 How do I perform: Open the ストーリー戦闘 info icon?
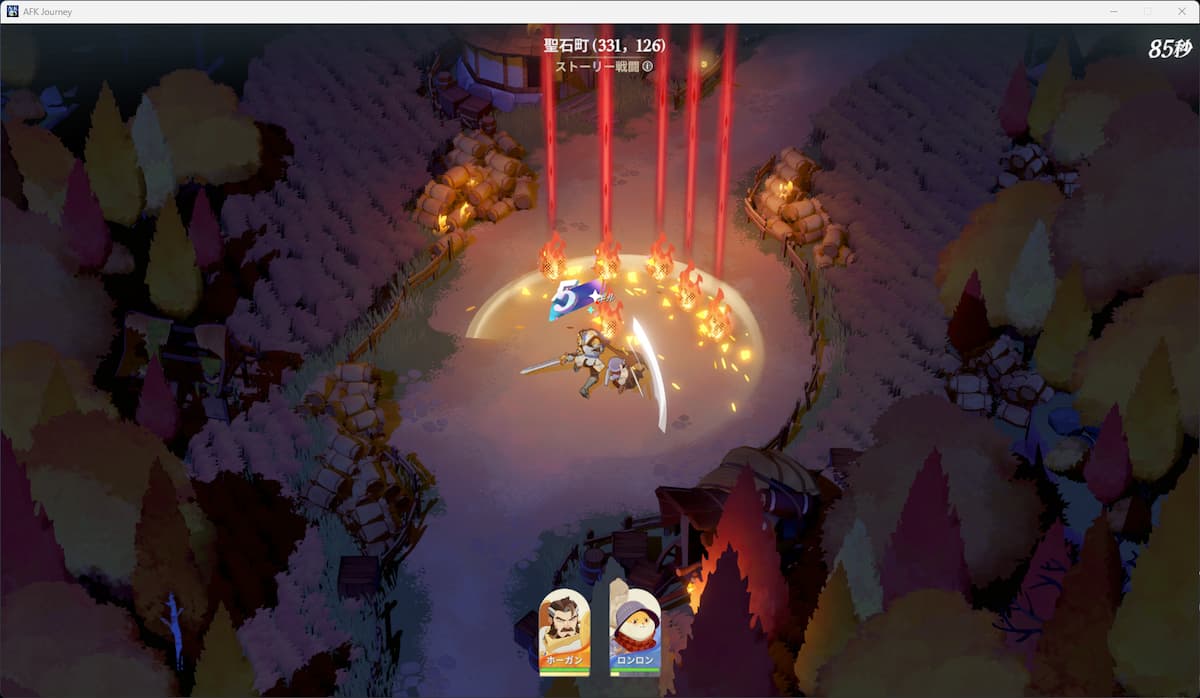coord(648,67)
